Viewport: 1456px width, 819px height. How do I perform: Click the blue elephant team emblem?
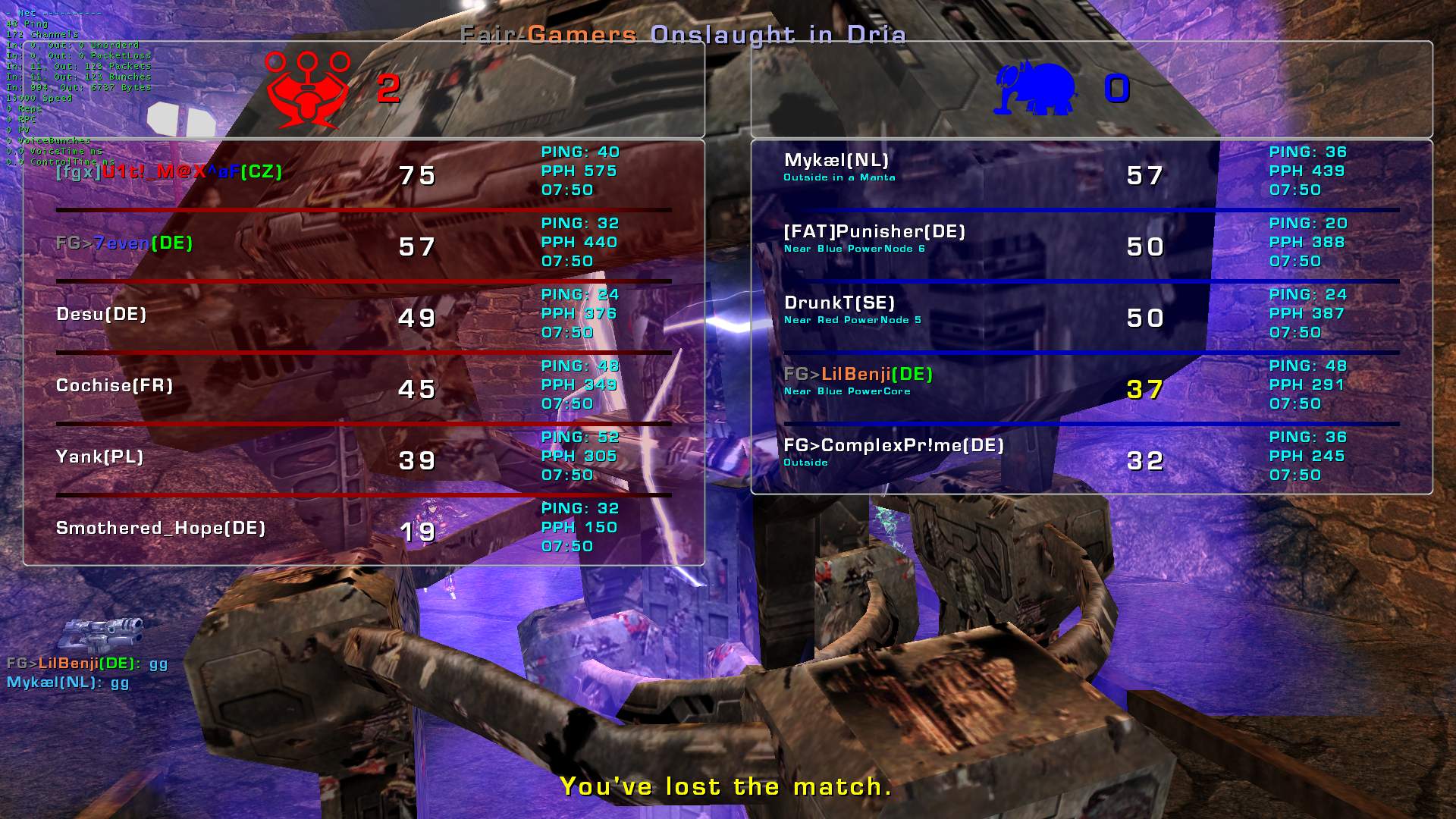1035,89
